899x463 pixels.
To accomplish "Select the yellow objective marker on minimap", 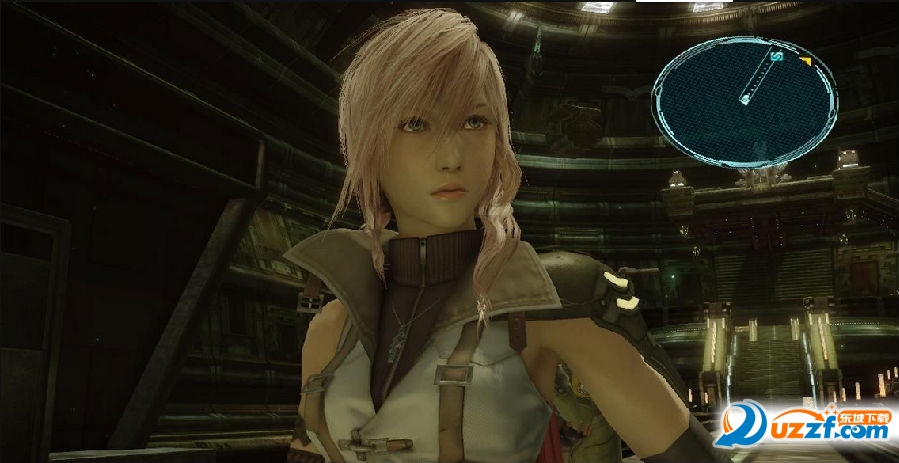I will [x=804, y=62].
